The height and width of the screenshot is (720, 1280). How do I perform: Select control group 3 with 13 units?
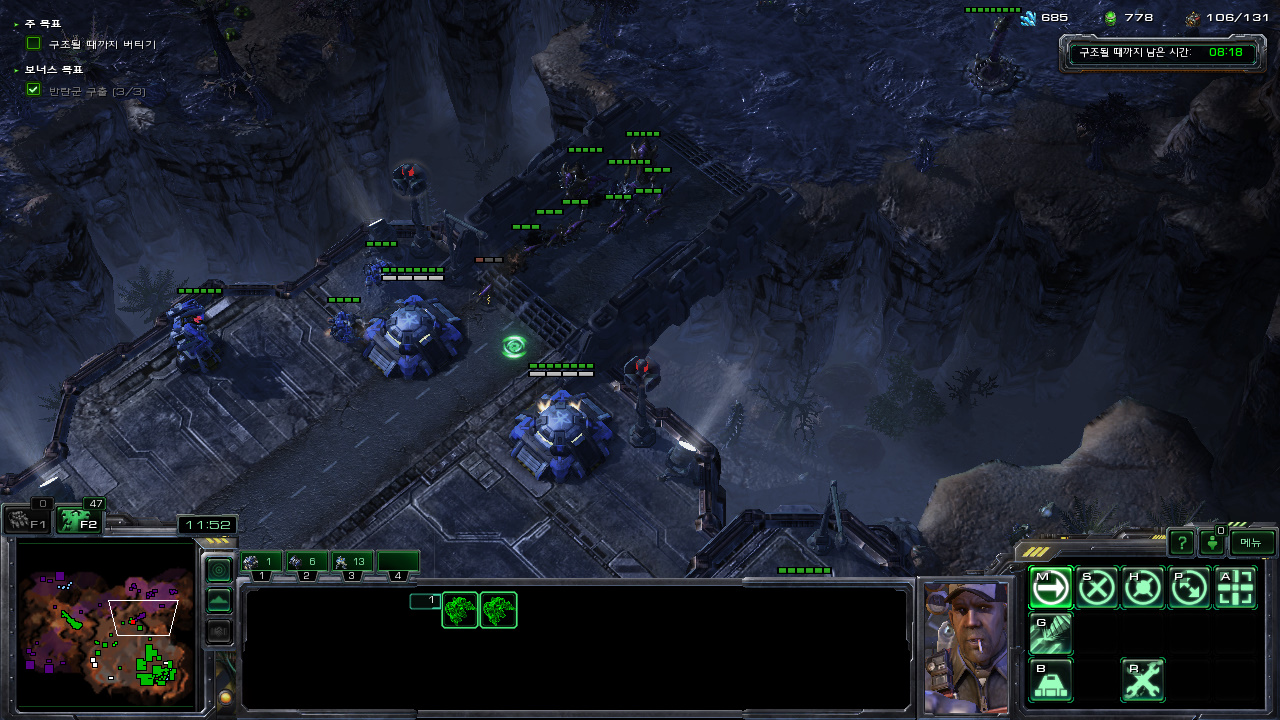(352, 562)
